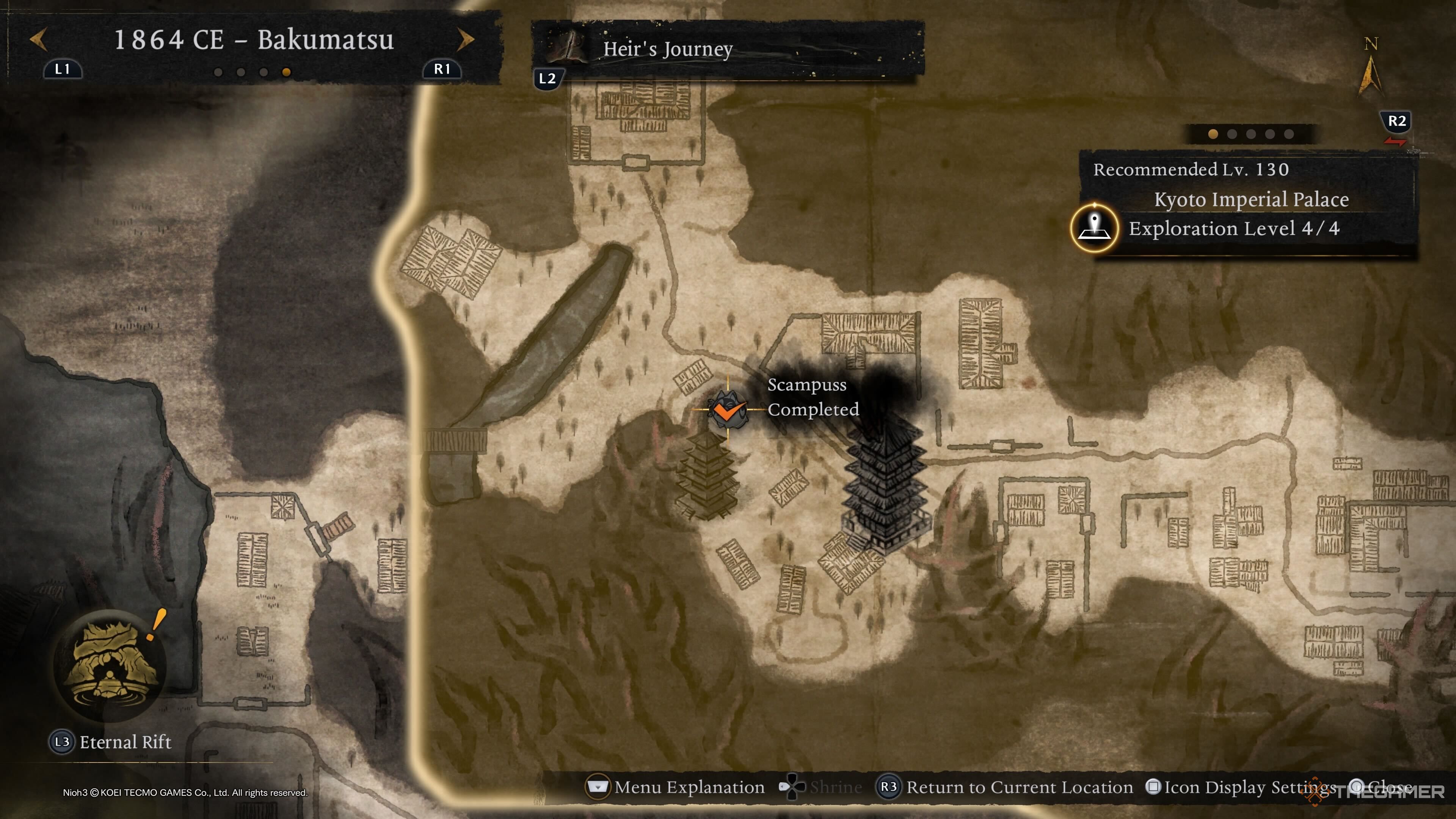Select the Kyoto Imperial Palace location marker icon
The width and height of the screenshot is (1456, 819).
pos(1094,228)
